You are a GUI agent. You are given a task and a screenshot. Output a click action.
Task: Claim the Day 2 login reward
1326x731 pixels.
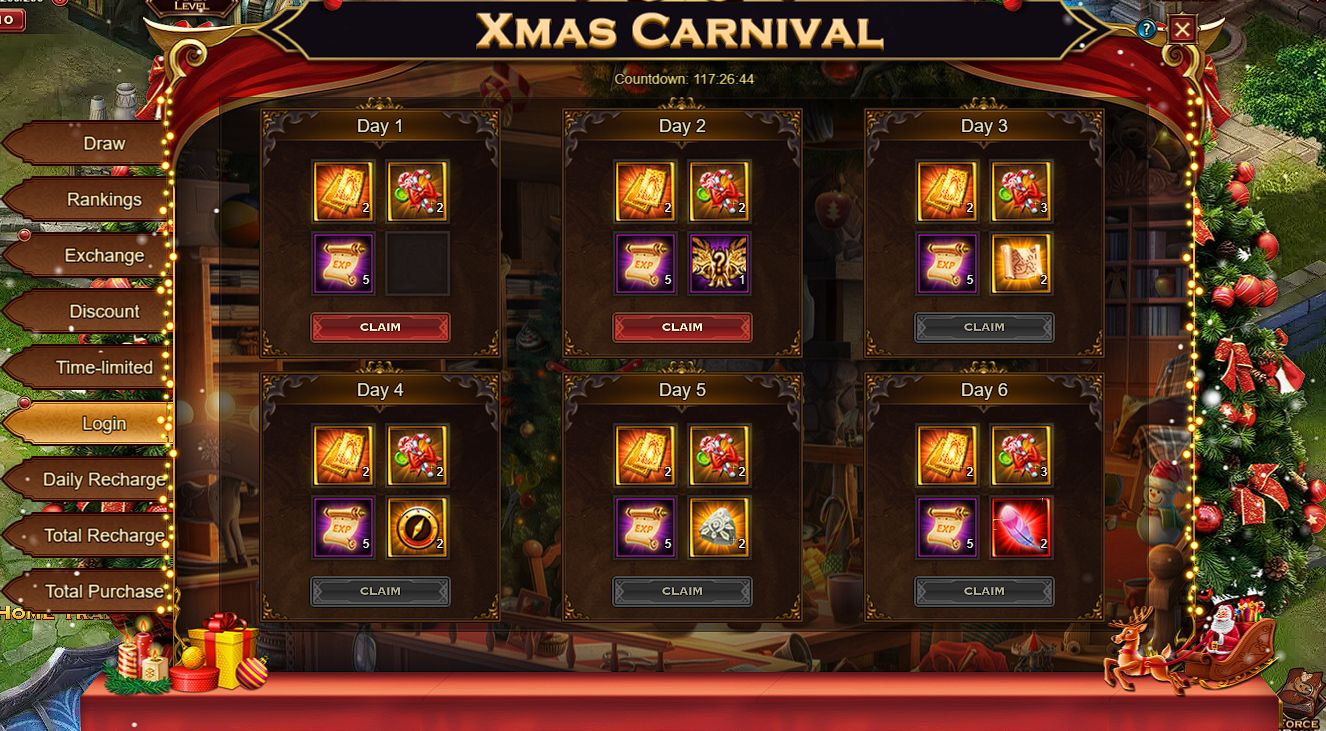[x=682, y=327]
